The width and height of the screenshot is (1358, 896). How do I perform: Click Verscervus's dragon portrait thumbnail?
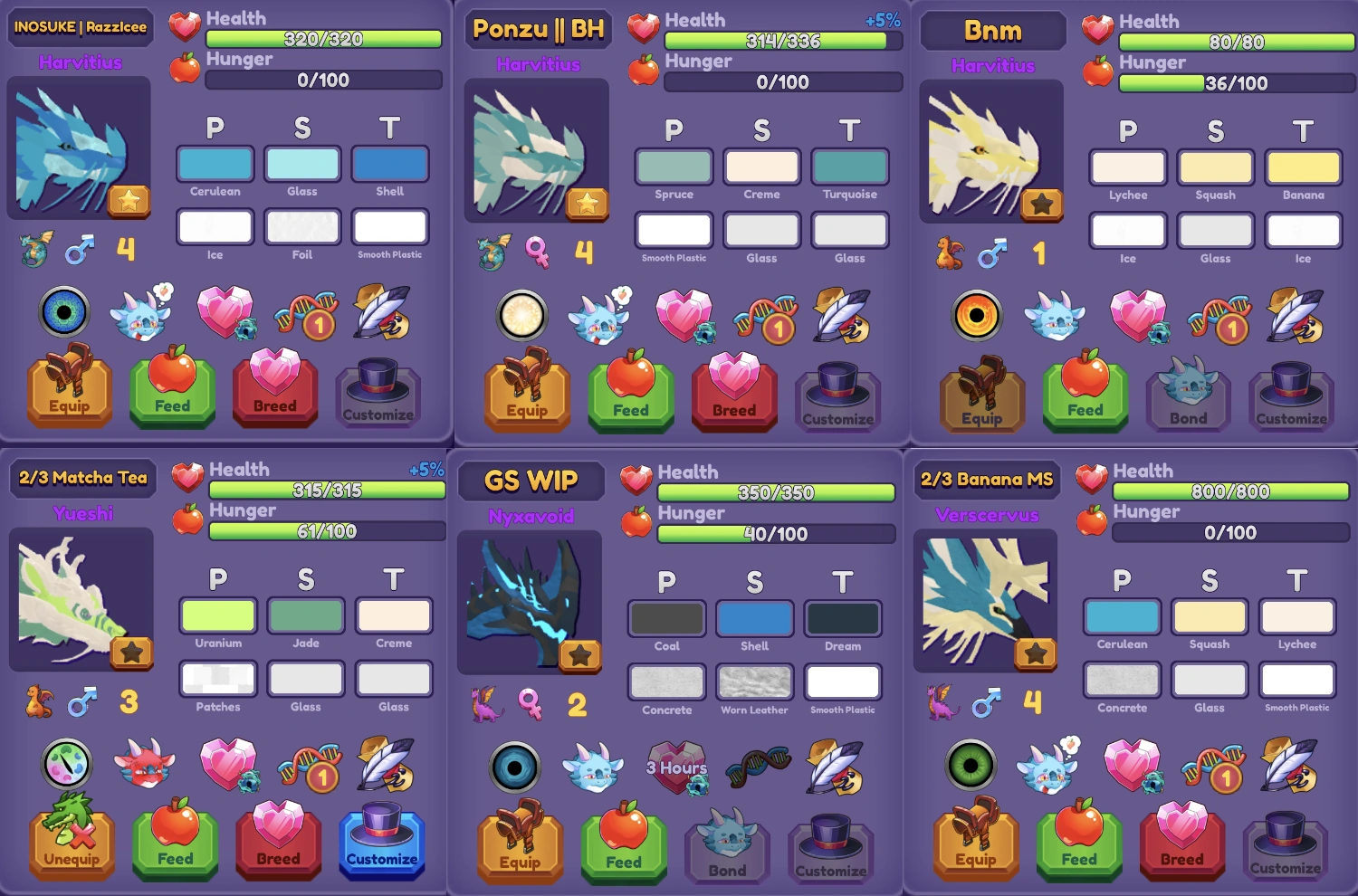pyautogui.click(x=985, y=600)
